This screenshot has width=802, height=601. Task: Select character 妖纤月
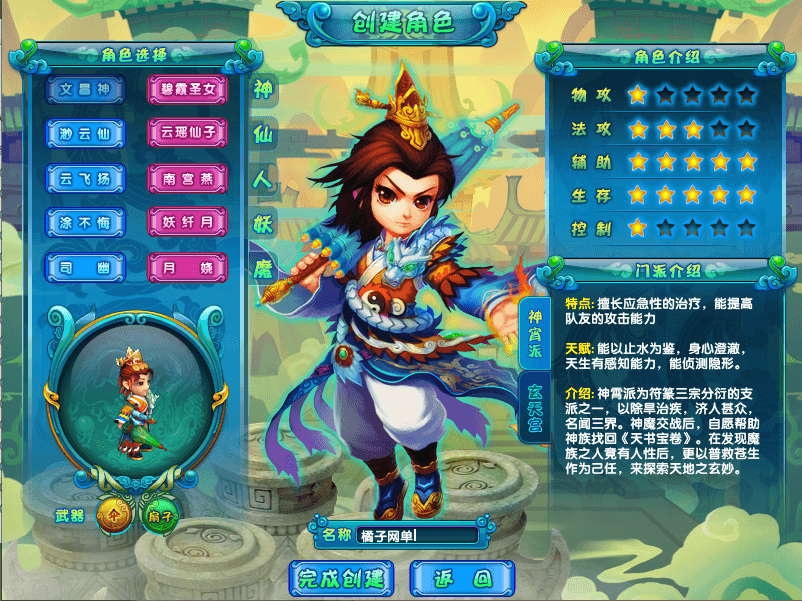(x=188, y=221)
